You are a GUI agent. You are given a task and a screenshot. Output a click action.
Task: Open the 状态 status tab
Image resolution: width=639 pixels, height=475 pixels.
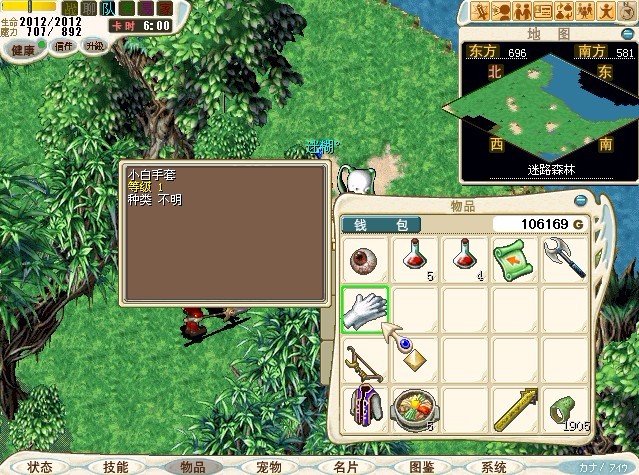click(40, 467)
